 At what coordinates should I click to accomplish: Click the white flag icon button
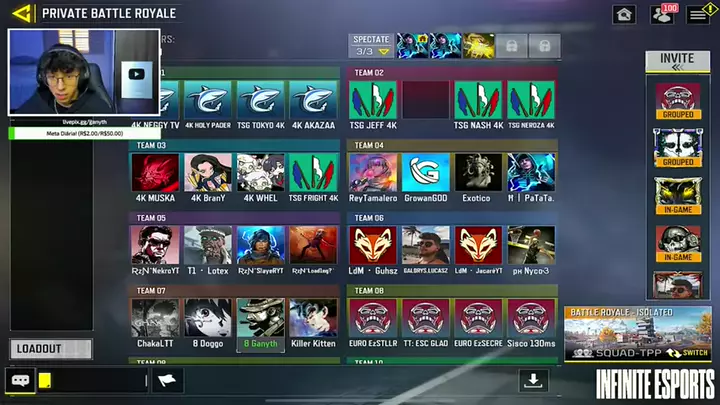click(168, 380)
